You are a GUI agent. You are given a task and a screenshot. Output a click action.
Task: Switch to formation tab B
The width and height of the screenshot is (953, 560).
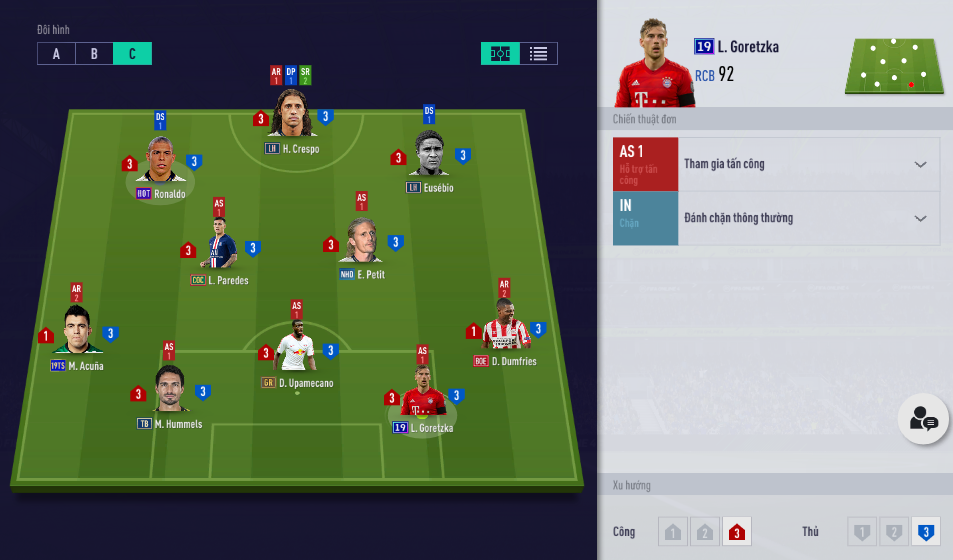94,54
